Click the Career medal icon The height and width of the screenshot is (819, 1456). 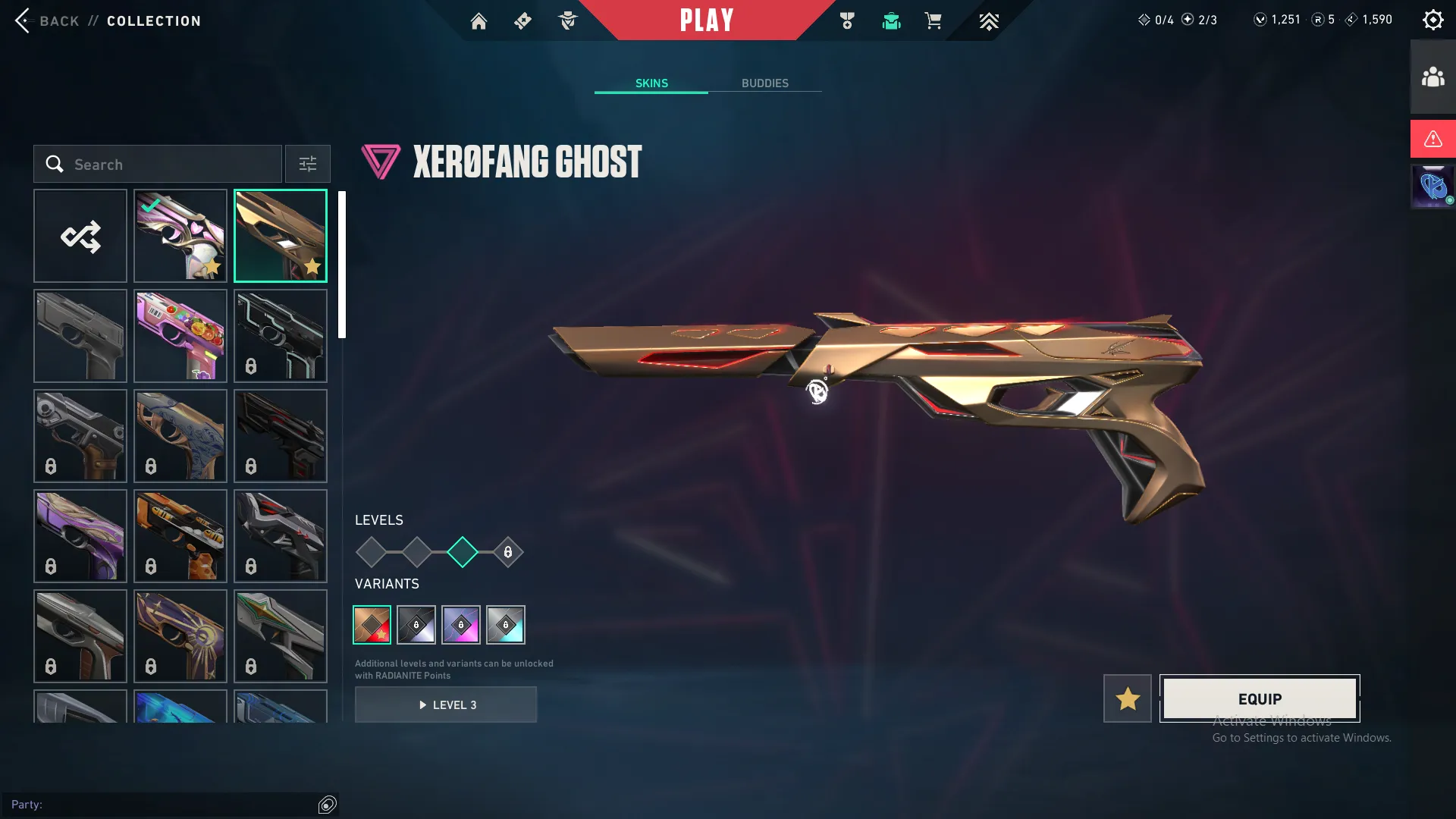click(847, 20)
